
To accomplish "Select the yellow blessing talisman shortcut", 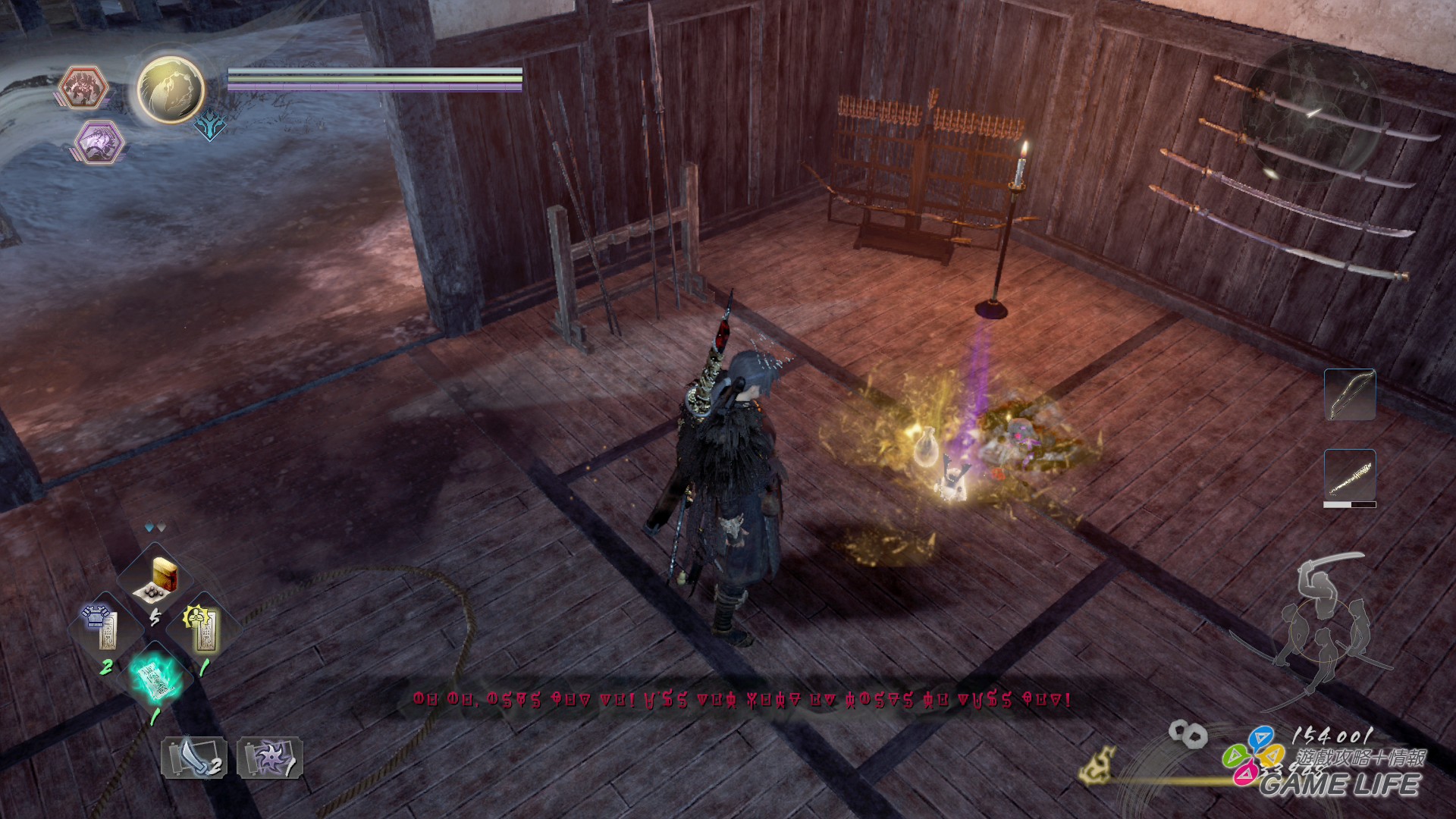I will (204, 626).
